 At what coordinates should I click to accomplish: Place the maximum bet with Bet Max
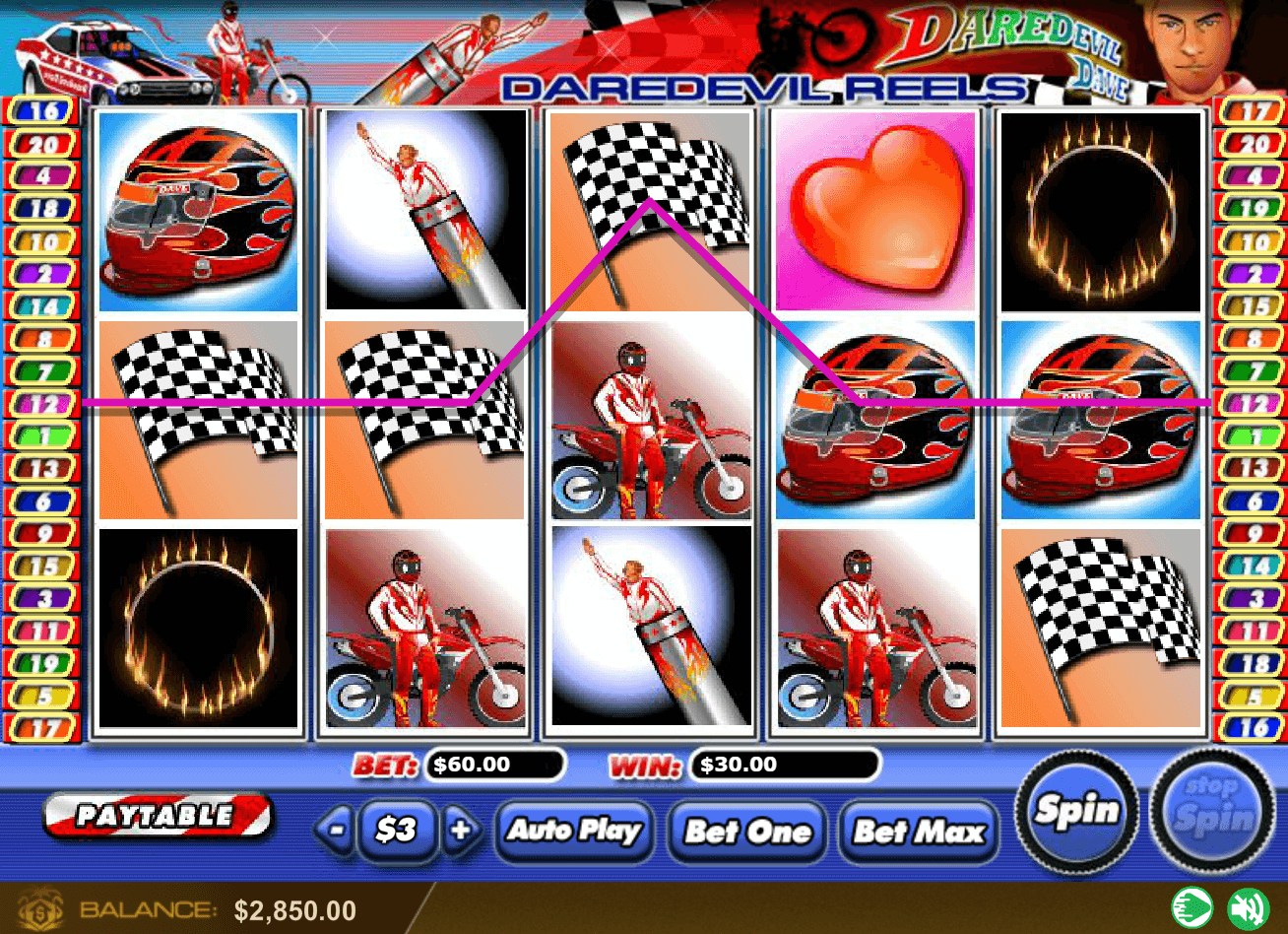(918, 831)
